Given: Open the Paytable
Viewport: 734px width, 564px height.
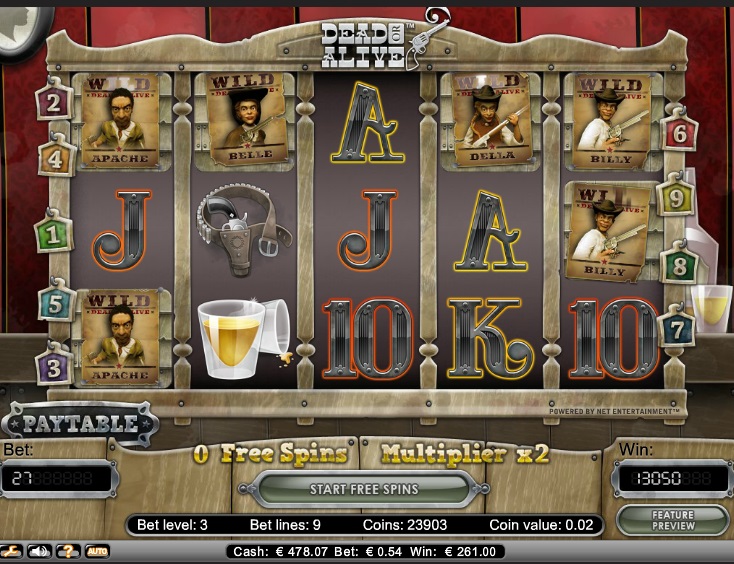Looking at the screenshot, I should (x=80, y=423).
